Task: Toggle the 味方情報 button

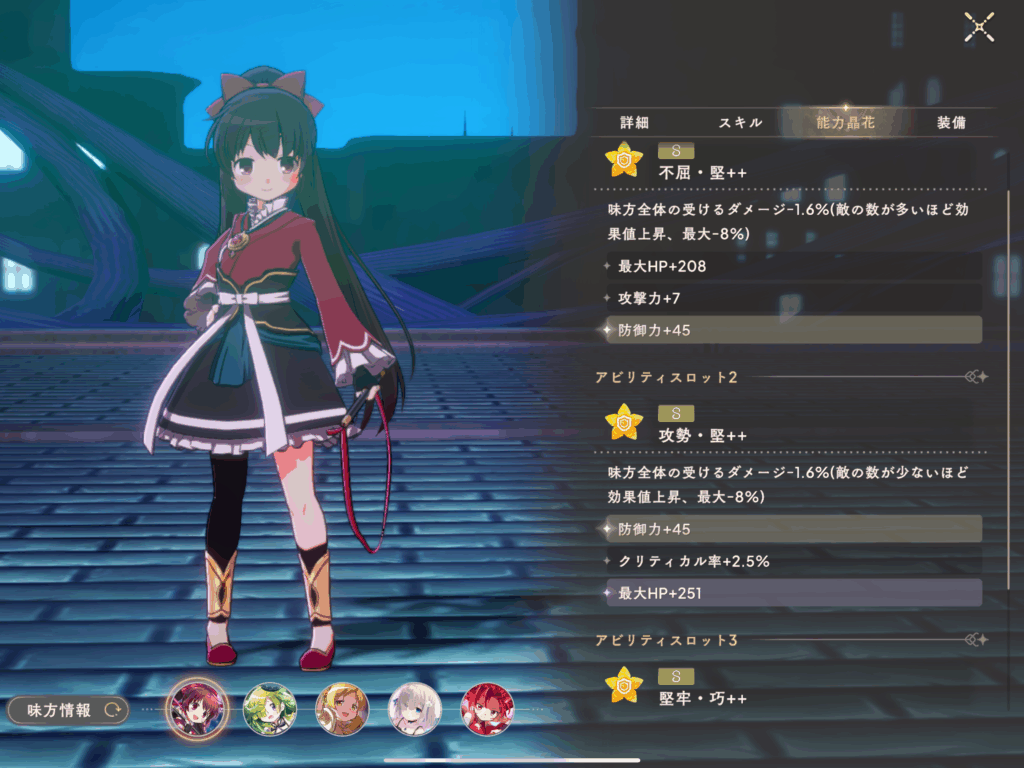Action: [68, 710]
